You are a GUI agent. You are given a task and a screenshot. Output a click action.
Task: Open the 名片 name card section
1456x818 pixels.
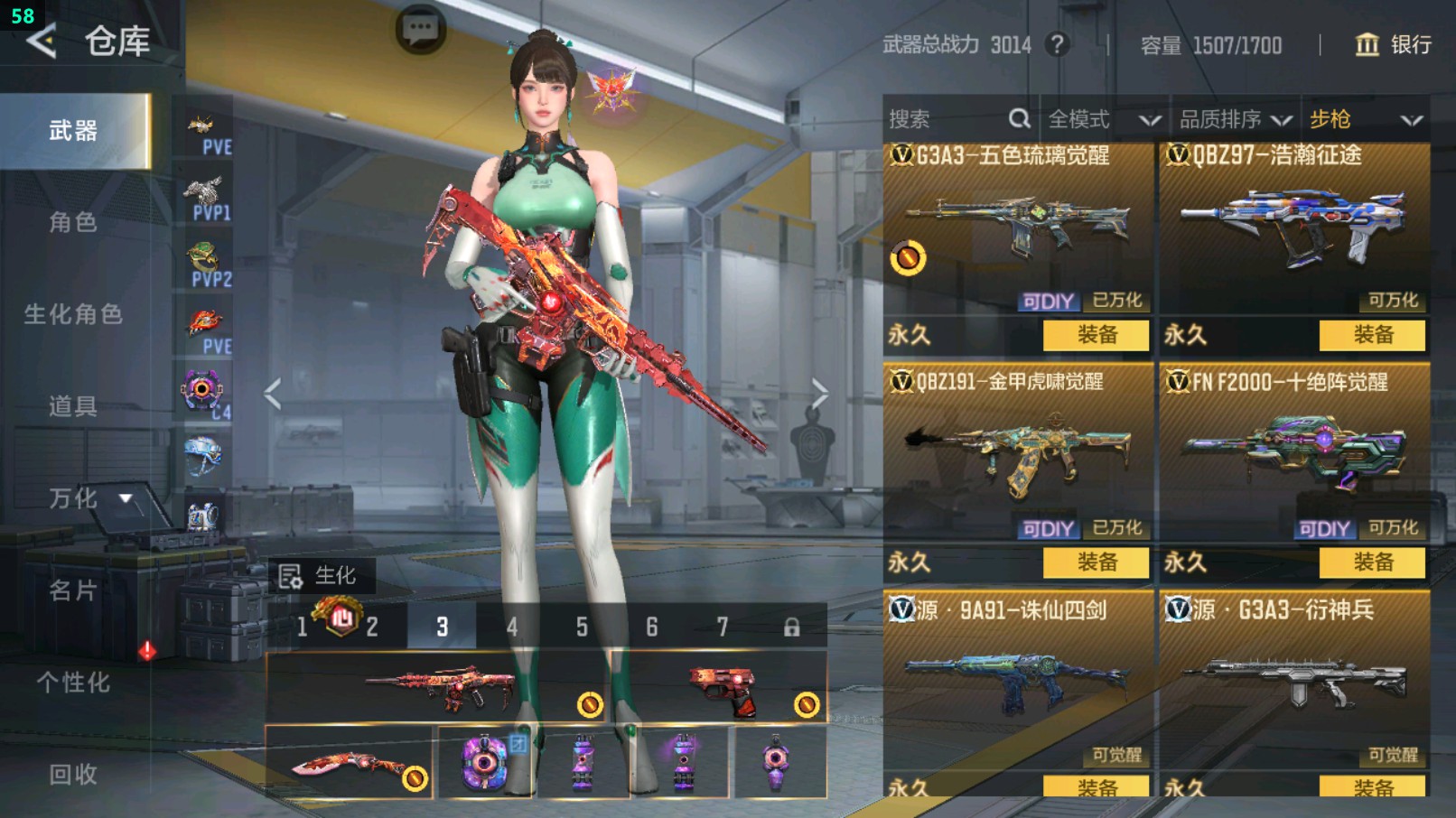73,590
